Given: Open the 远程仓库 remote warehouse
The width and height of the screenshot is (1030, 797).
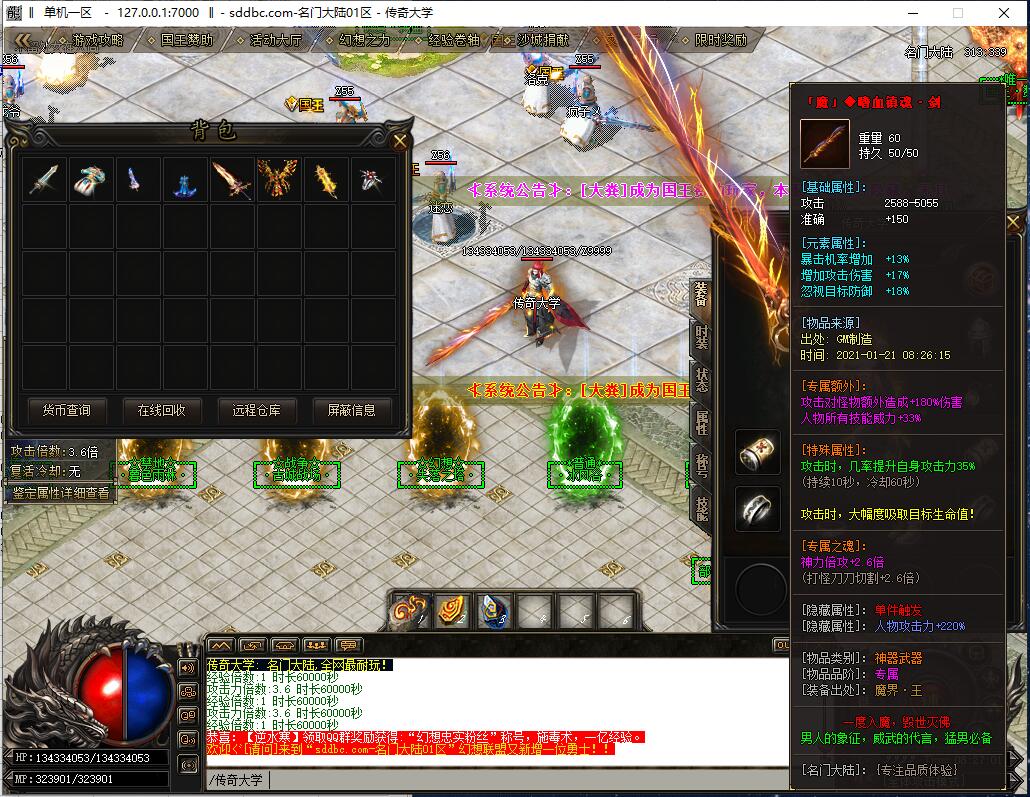Looking at the screenshot, I should pyautogui.click(x=256, y=410).
